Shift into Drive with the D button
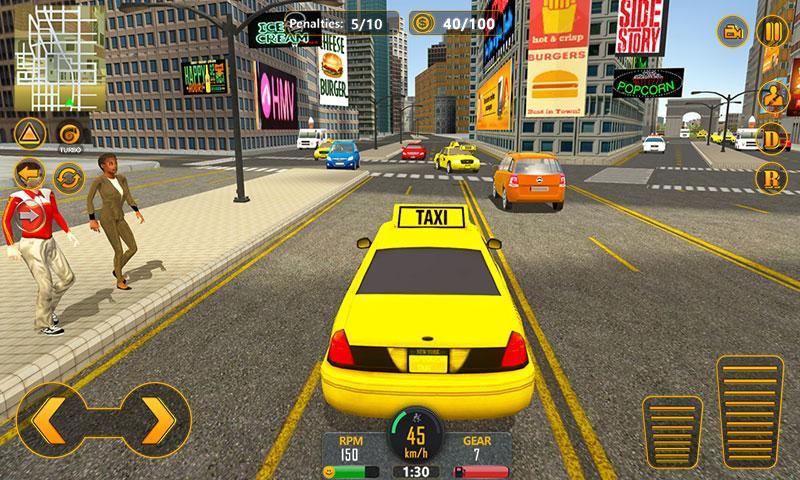Viewport: 800px width, 480px height. (773, 138)
